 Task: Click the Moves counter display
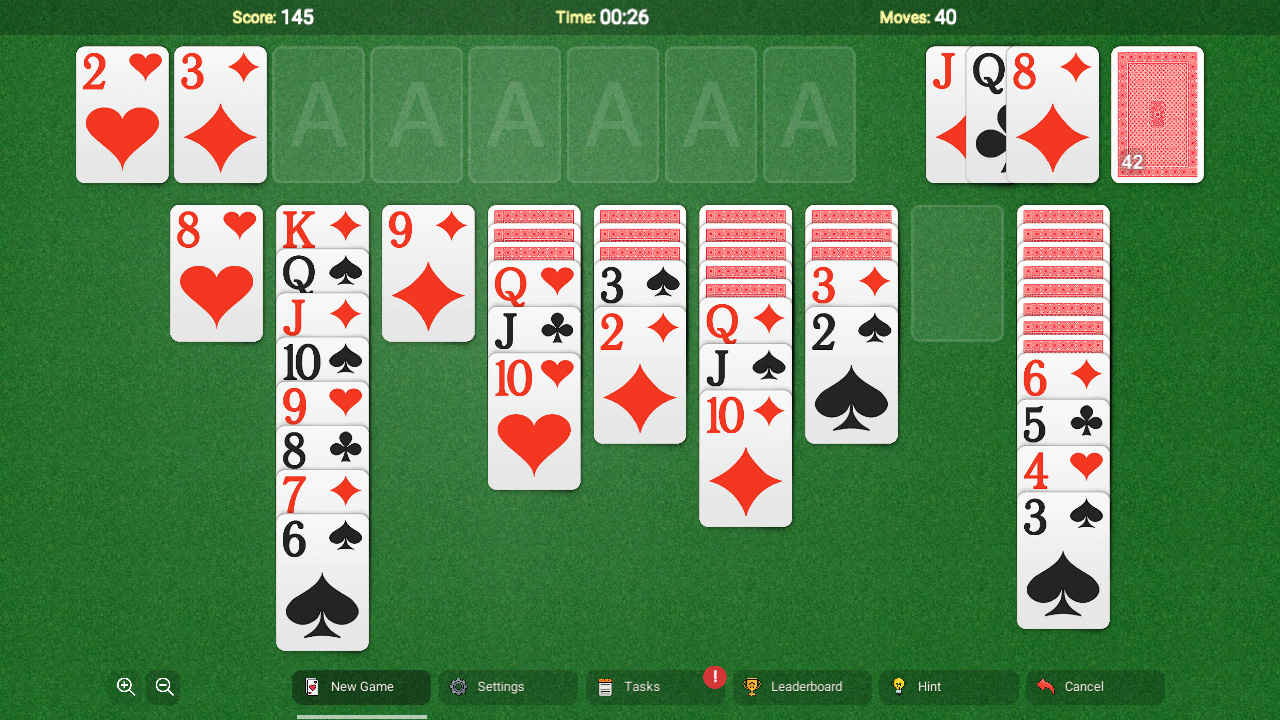point(917,17)
